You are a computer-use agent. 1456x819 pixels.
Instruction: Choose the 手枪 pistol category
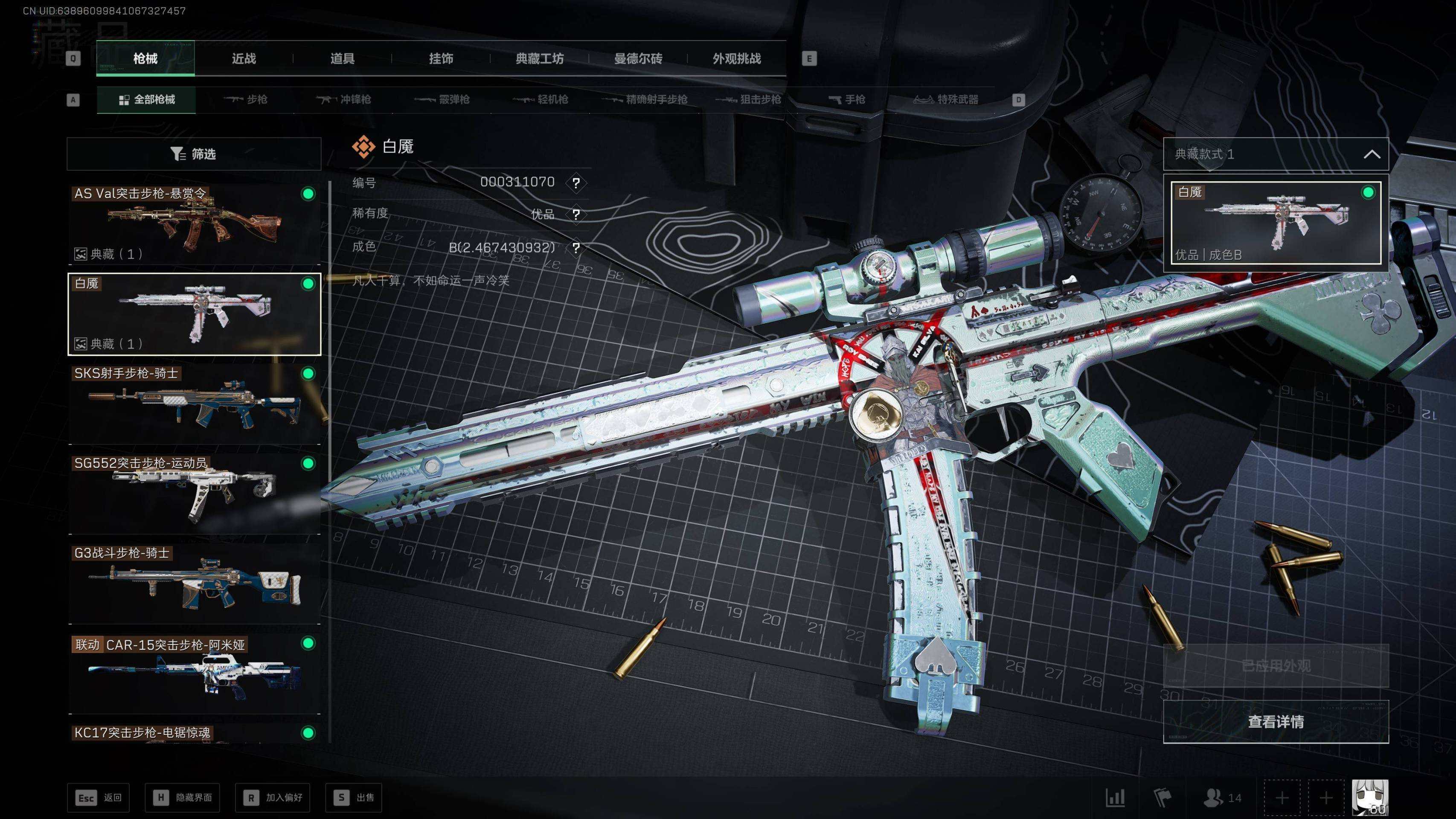[x=847, y=99]
